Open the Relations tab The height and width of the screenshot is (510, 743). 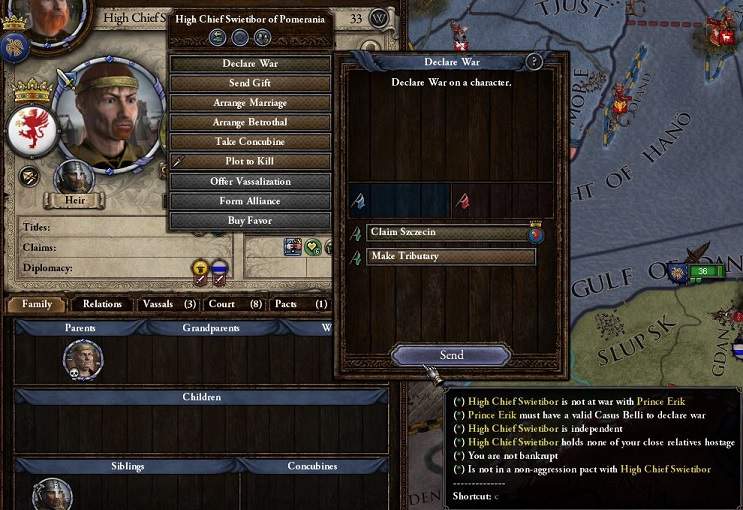point(102,304)
